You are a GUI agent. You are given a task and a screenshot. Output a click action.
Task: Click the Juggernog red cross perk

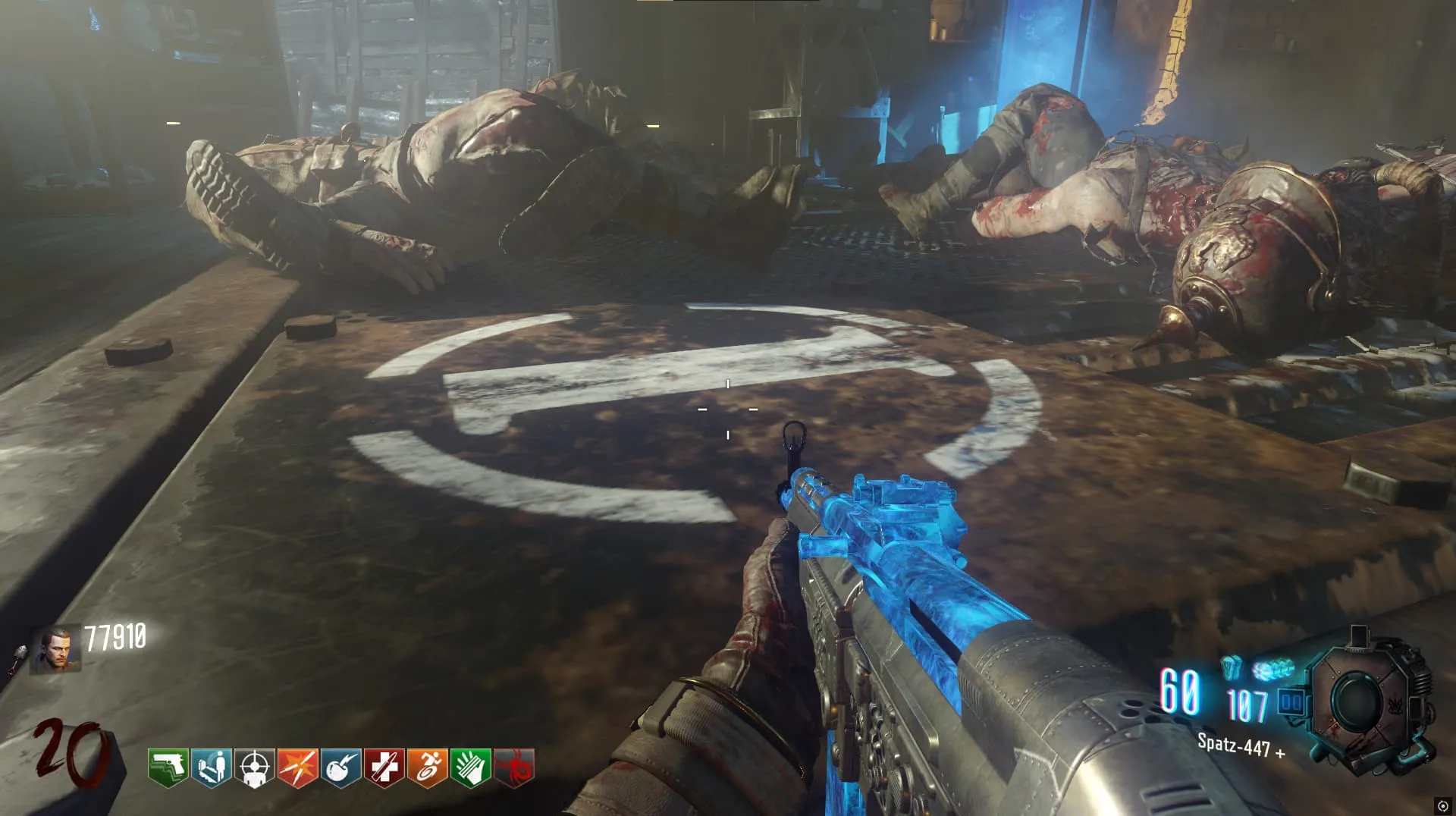pos(384,767)
